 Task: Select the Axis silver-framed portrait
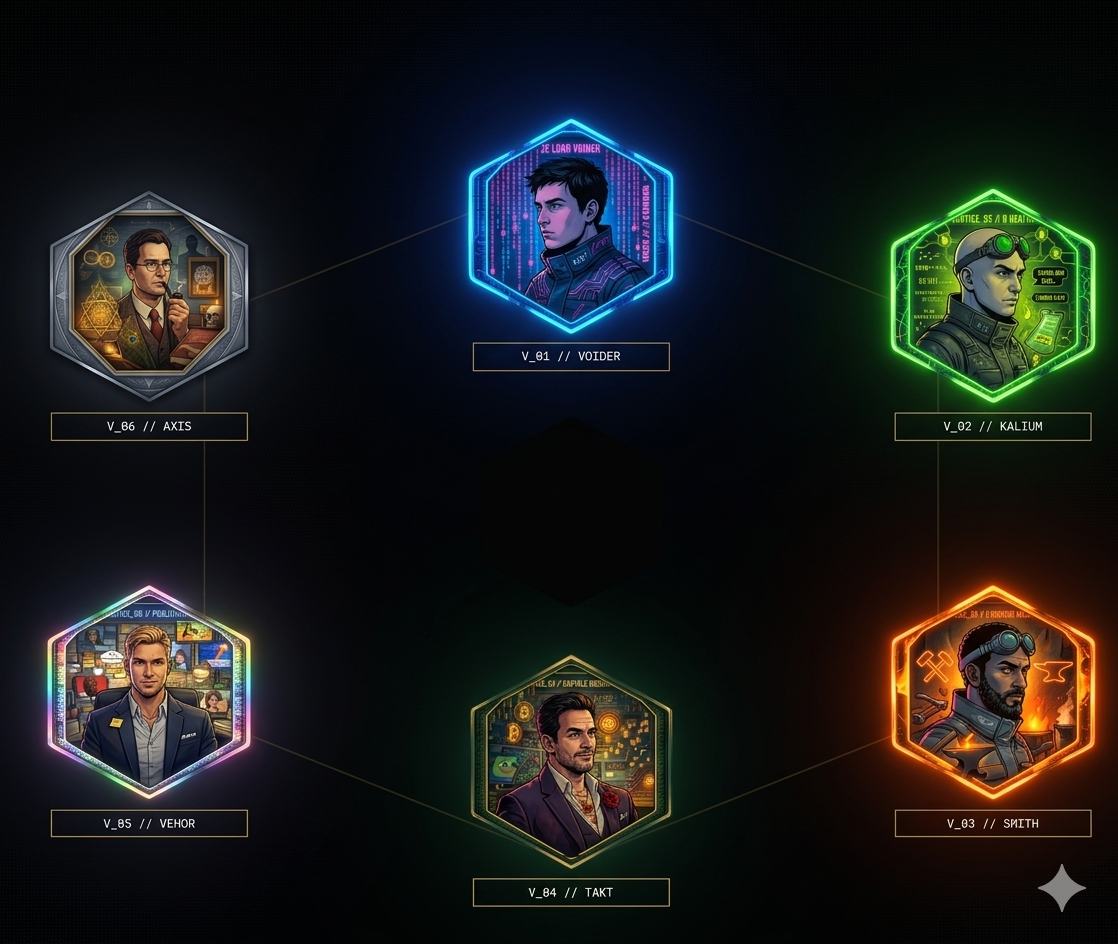click(149, 296)
